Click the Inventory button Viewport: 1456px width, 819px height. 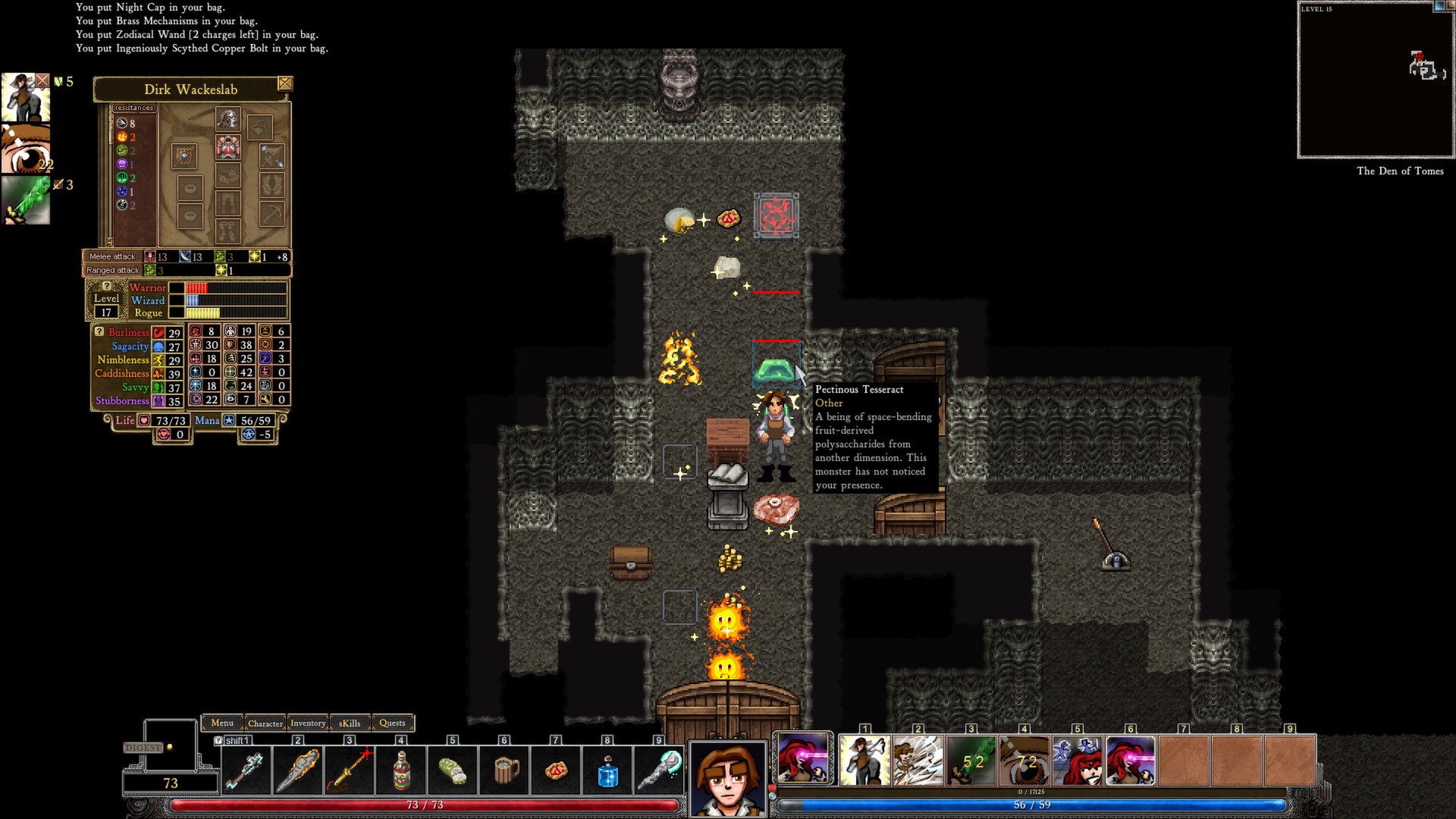pyautogui.click(x=308, y=723)
